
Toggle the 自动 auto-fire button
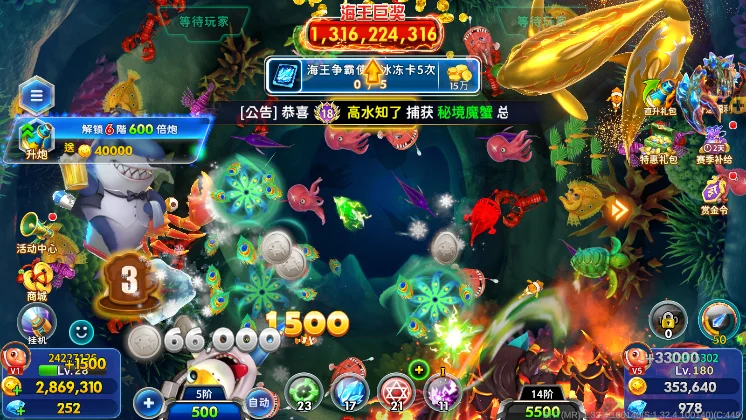260,402
